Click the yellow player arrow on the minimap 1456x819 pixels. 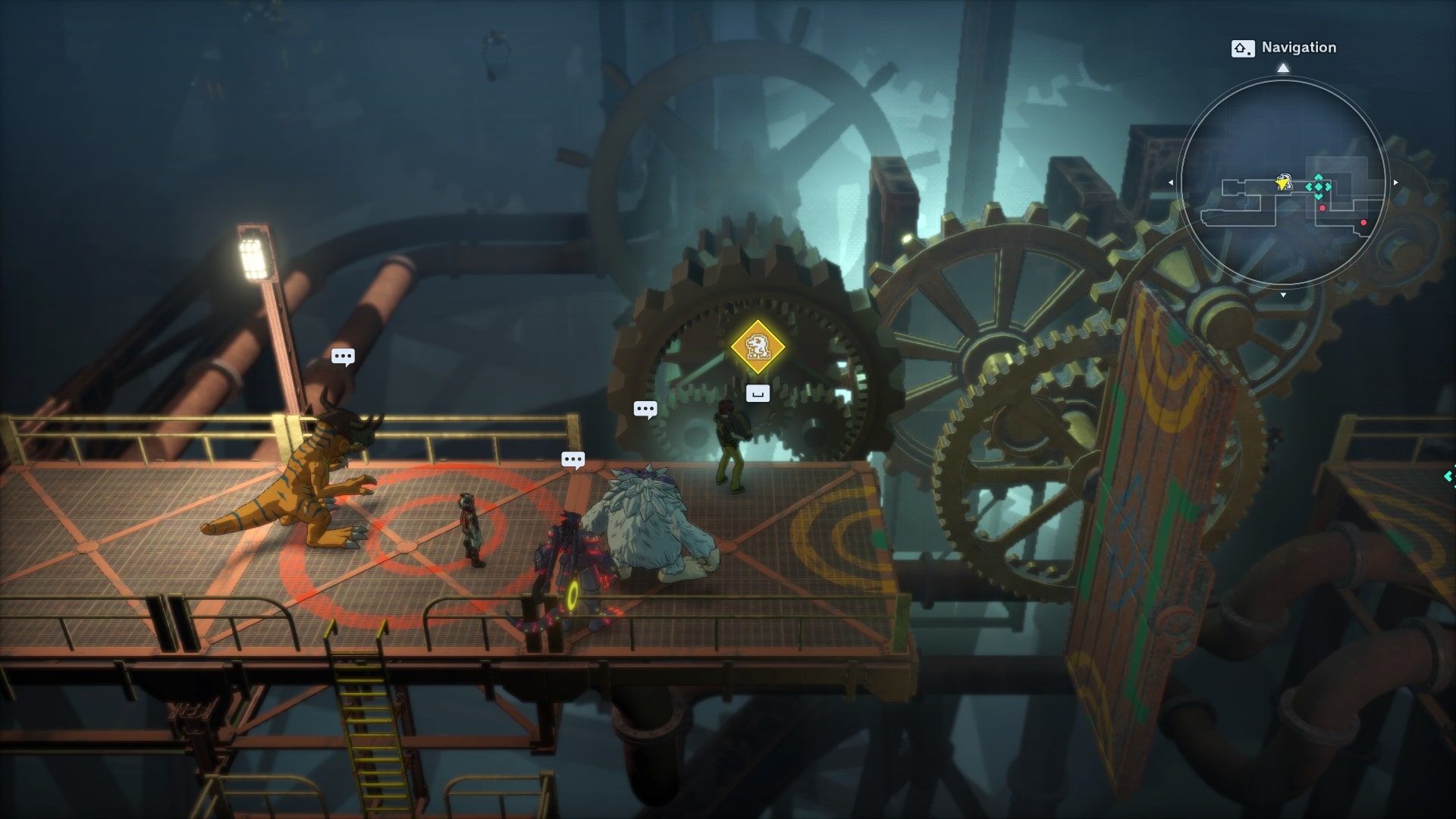(1283, 182)
